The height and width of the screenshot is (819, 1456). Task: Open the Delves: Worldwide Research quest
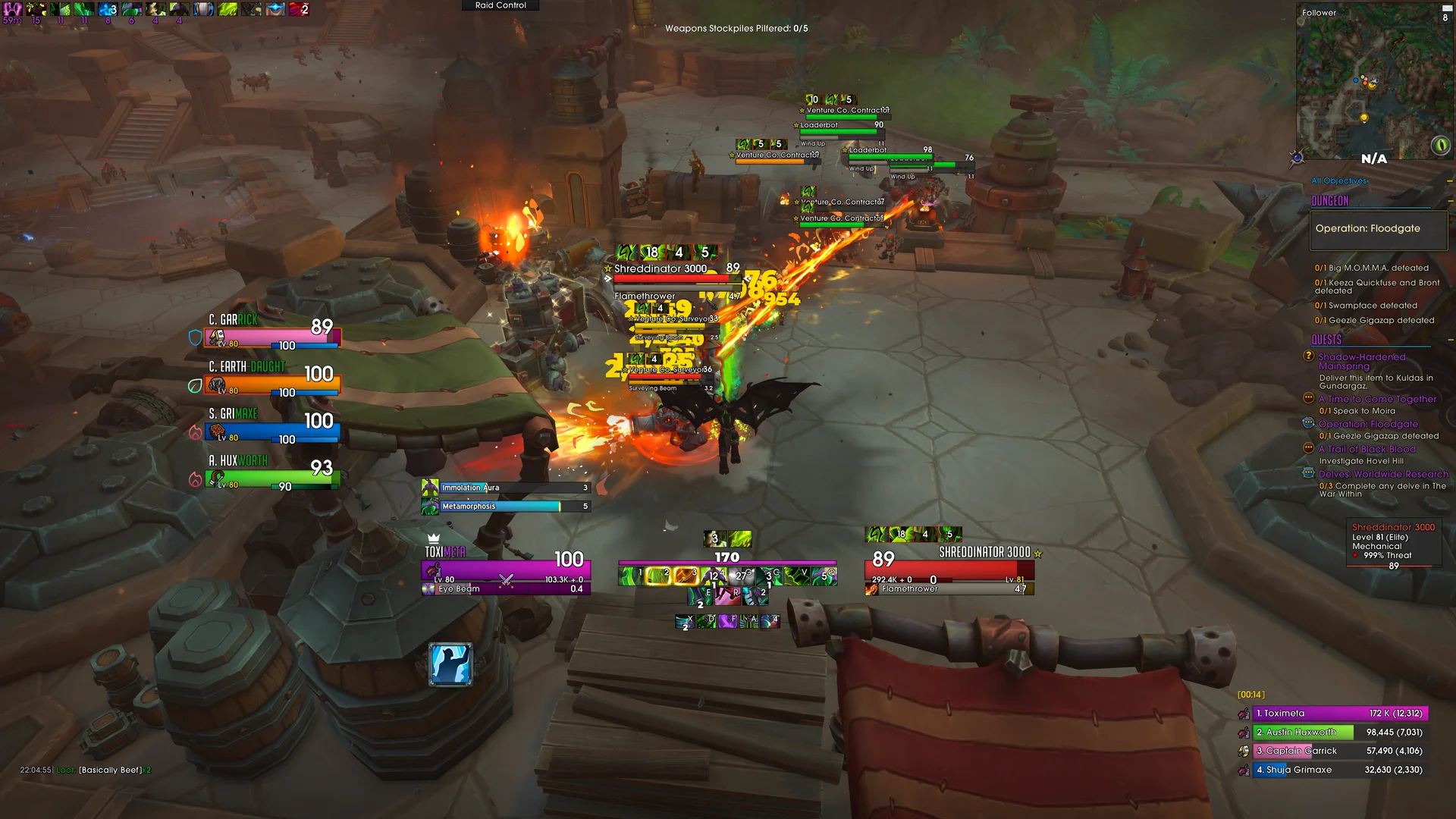[1382, 474]
